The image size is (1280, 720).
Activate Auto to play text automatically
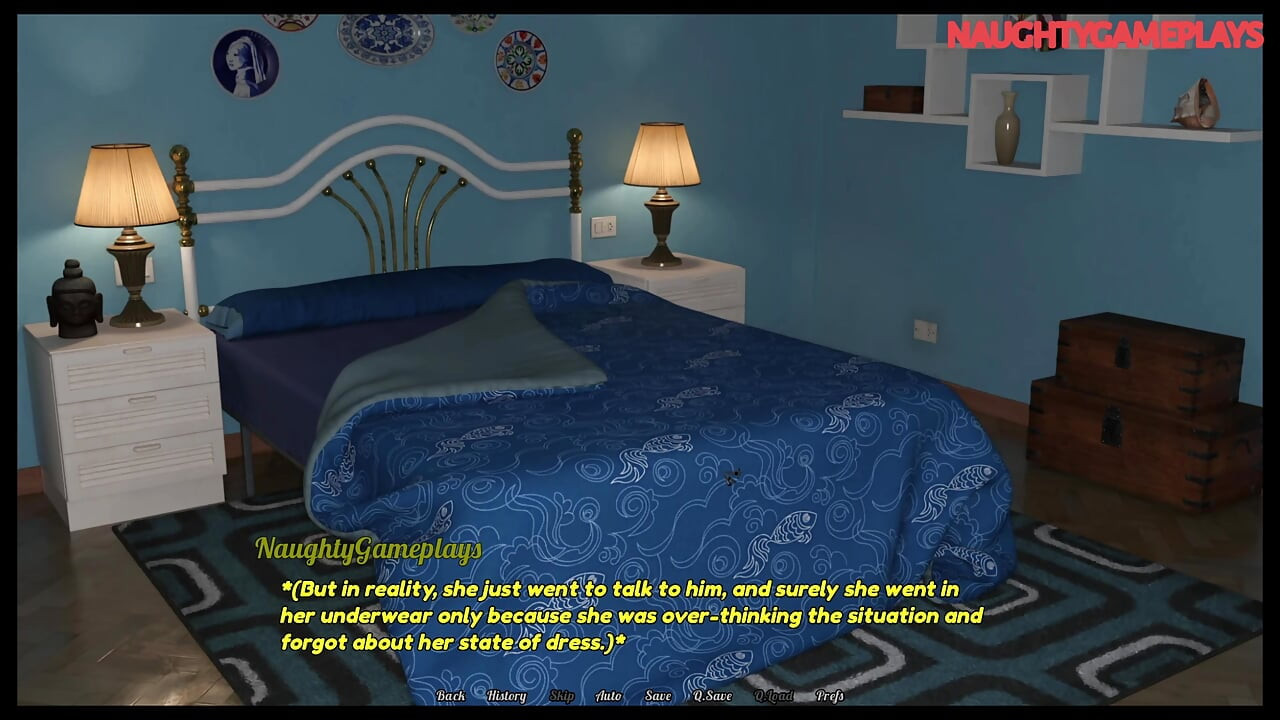pyautogui.click(x=607, y=696)
